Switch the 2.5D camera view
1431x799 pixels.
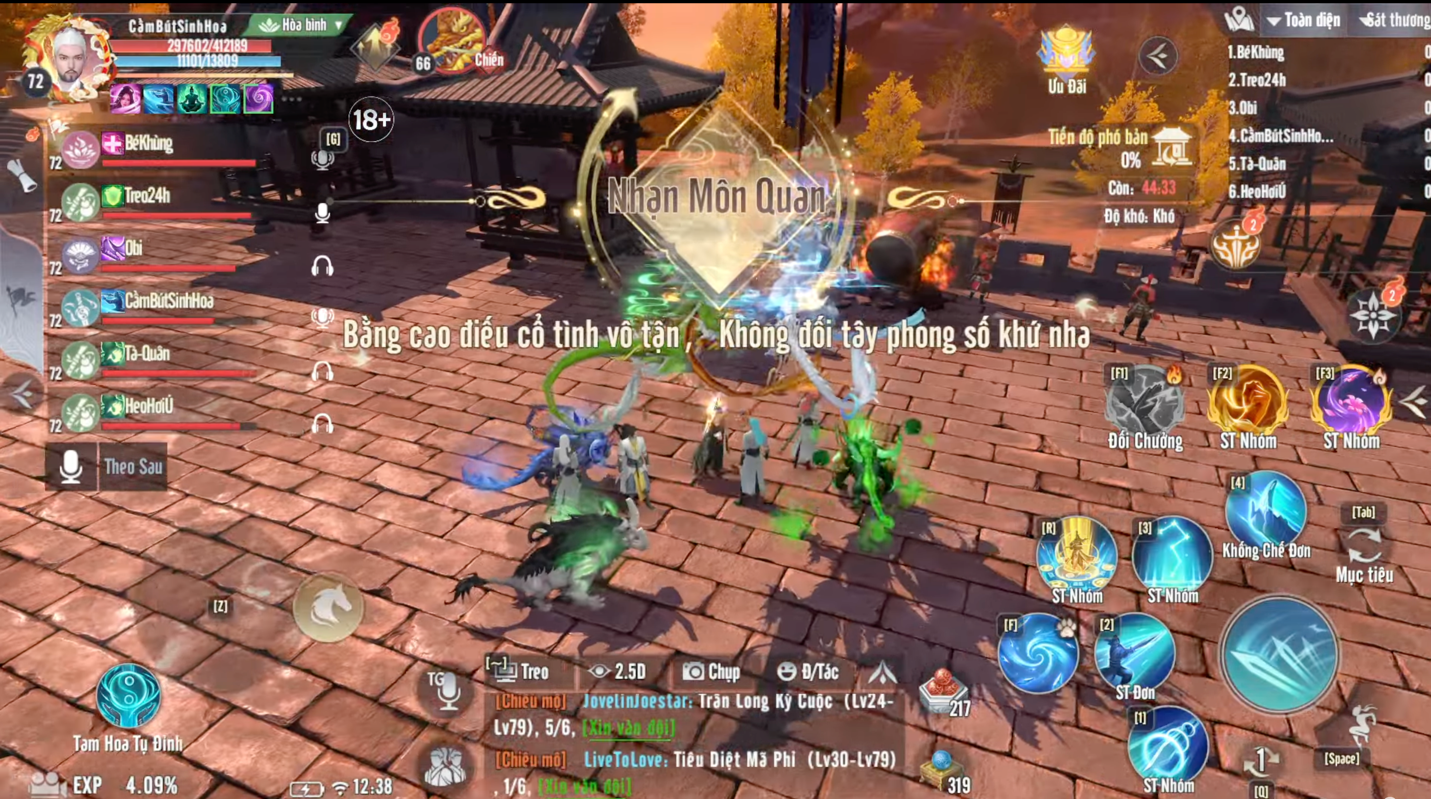(618, 672)
